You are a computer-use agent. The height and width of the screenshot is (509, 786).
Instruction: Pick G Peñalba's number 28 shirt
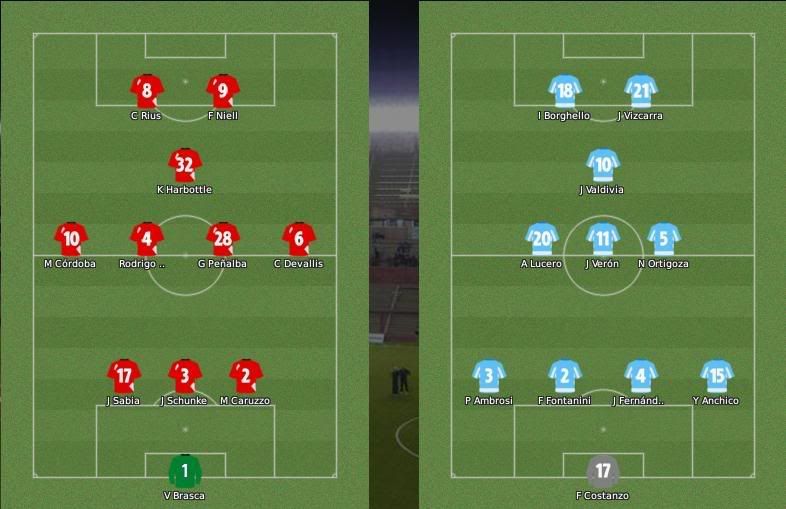pyautogui.click(x=223, y=239)
